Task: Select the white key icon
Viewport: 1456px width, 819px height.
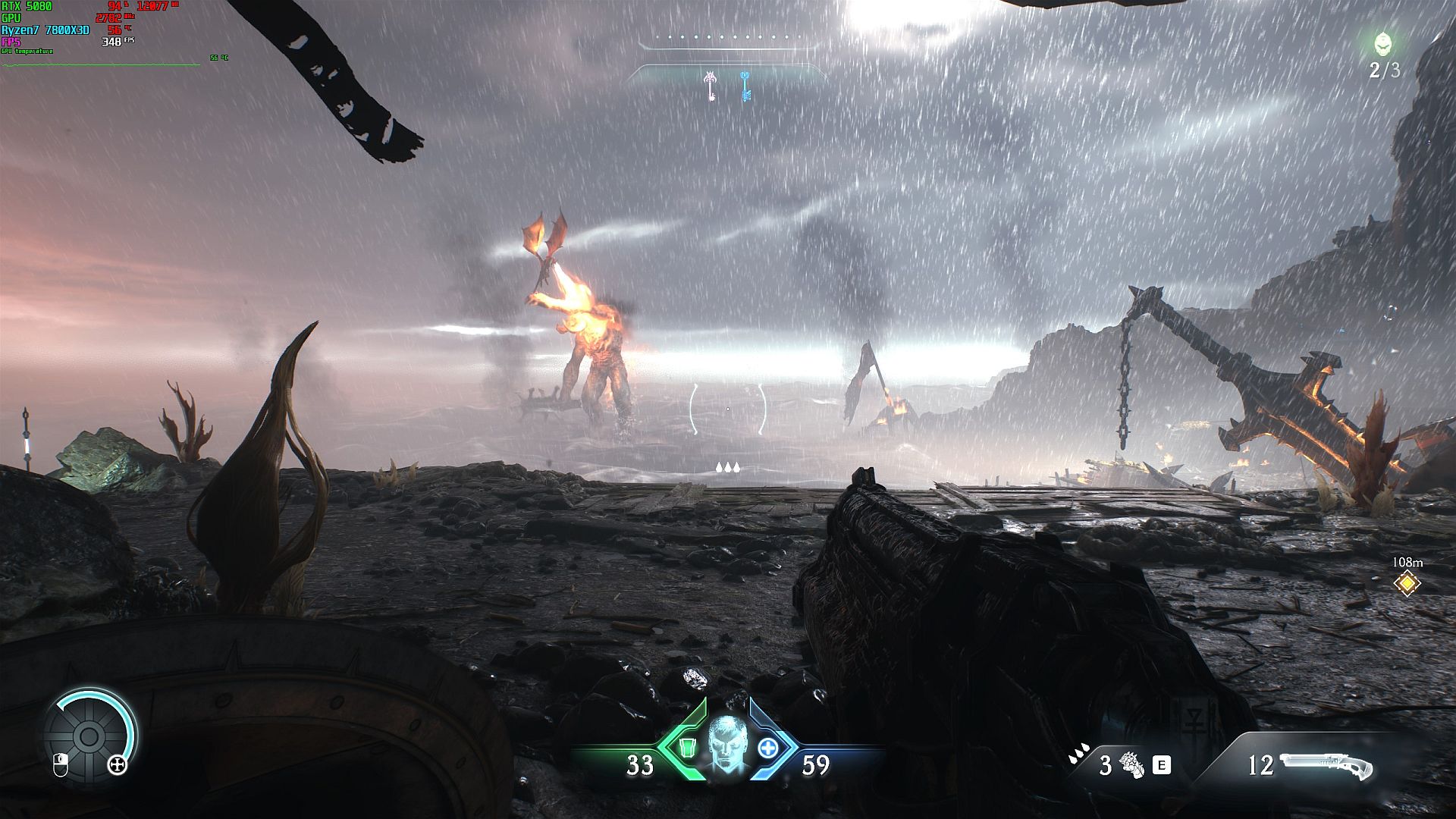Action: (x=711, y=86)
